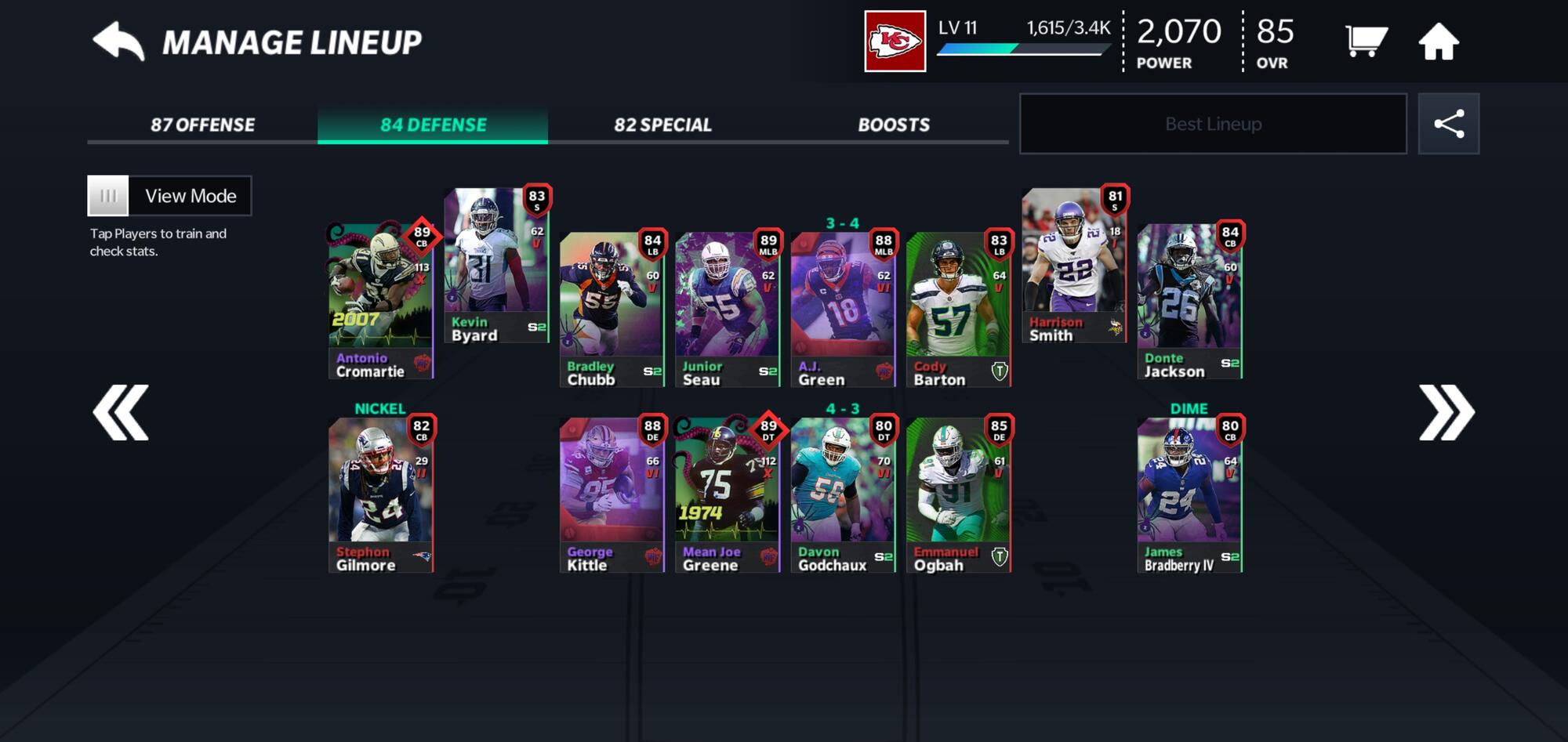Image resolution: width=1568 pixels, height=742 pixels.
Task: Advance to the next lineup page
Action: (x=1446, y=412)
